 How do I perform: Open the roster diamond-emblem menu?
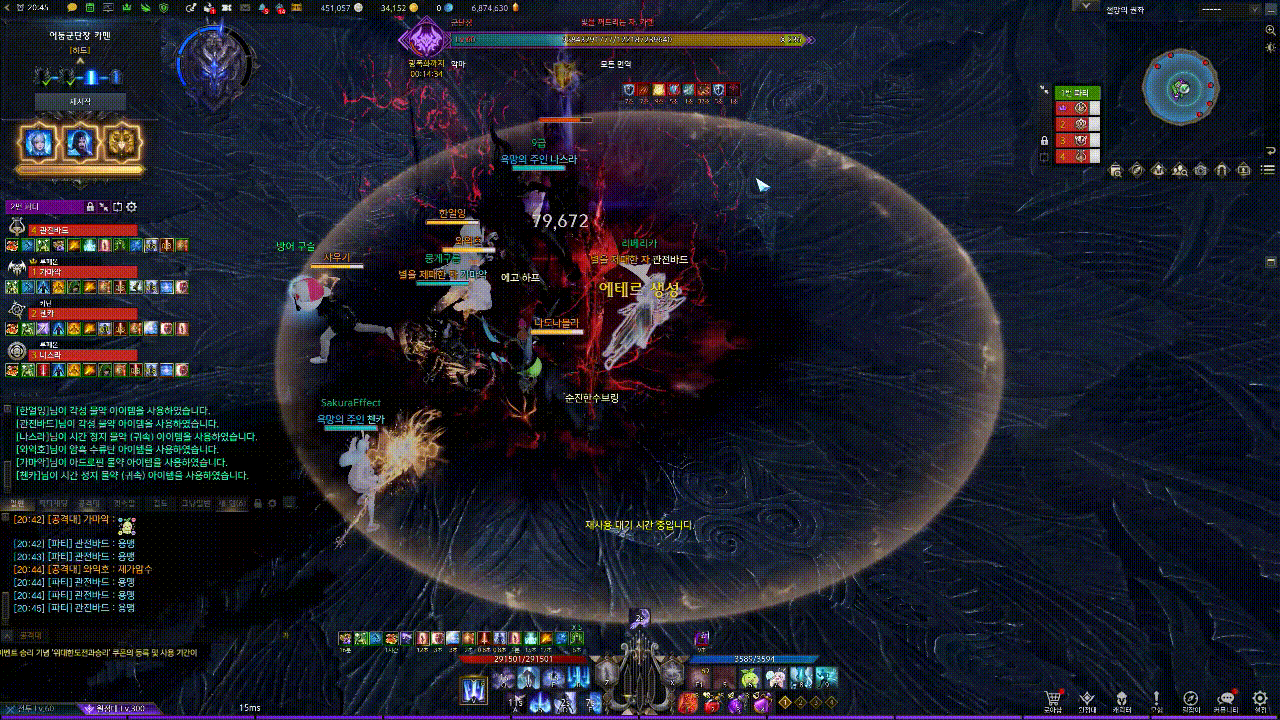[x=1087, y=699]
